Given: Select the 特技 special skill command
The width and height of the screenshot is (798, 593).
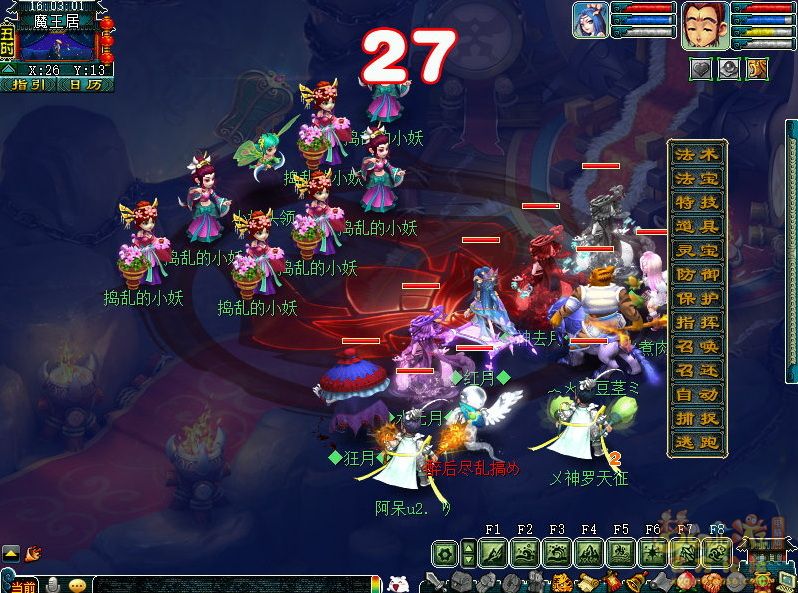Looking at the screenshot, I should 696,203.
